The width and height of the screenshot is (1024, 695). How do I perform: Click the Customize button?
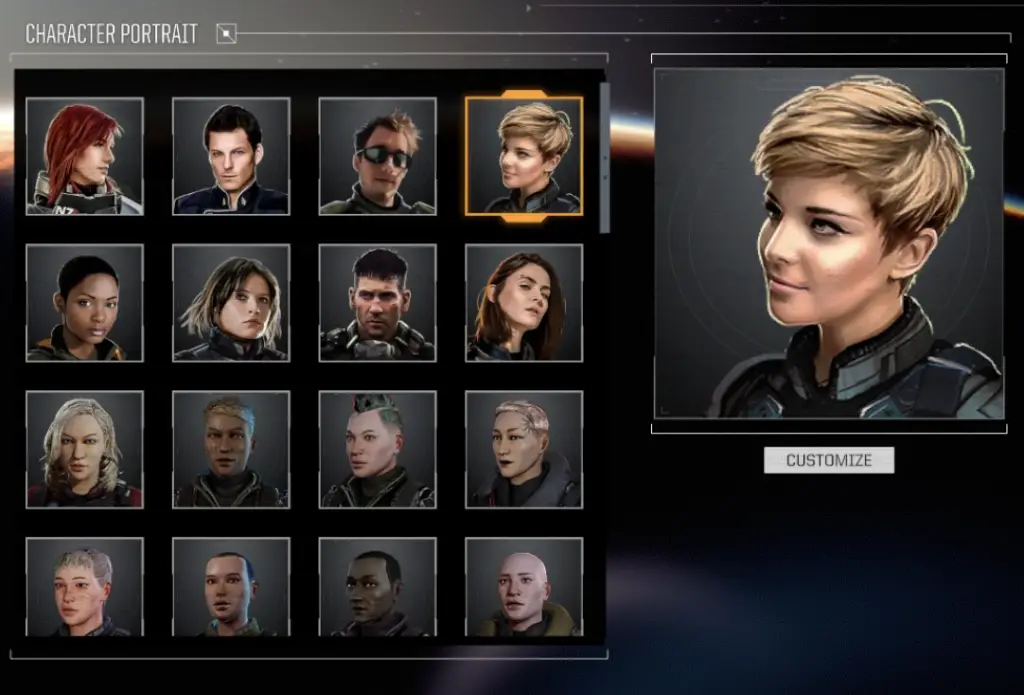pos(828,460)
